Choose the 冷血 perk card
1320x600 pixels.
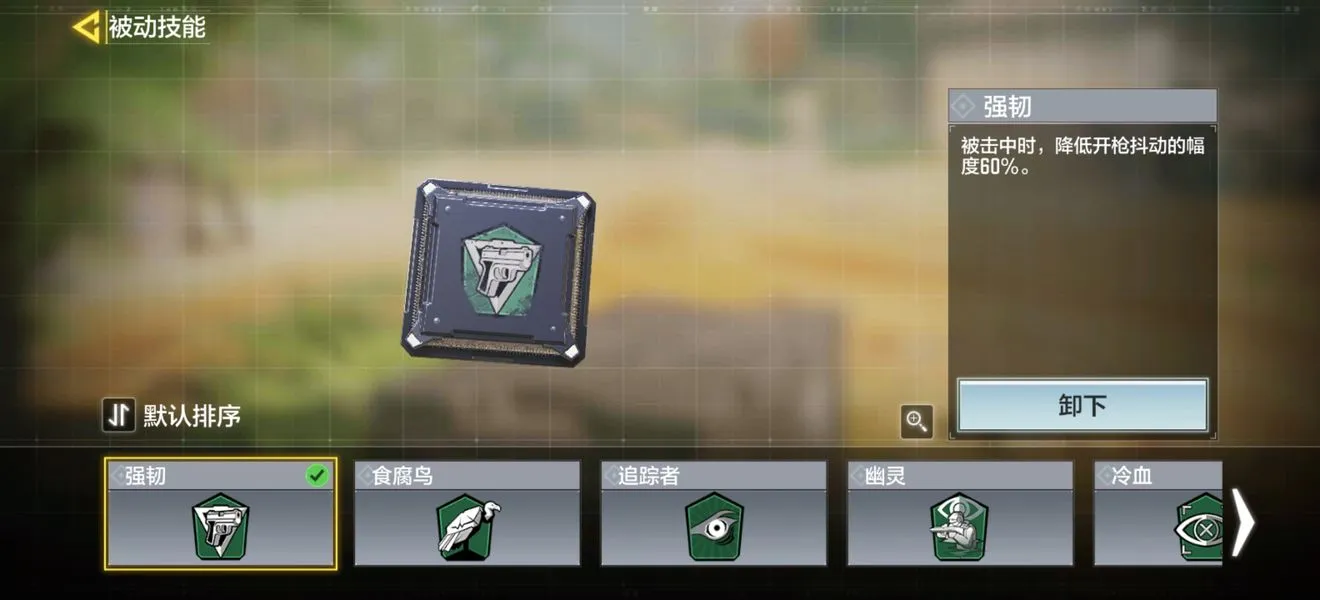point(1158,514)
